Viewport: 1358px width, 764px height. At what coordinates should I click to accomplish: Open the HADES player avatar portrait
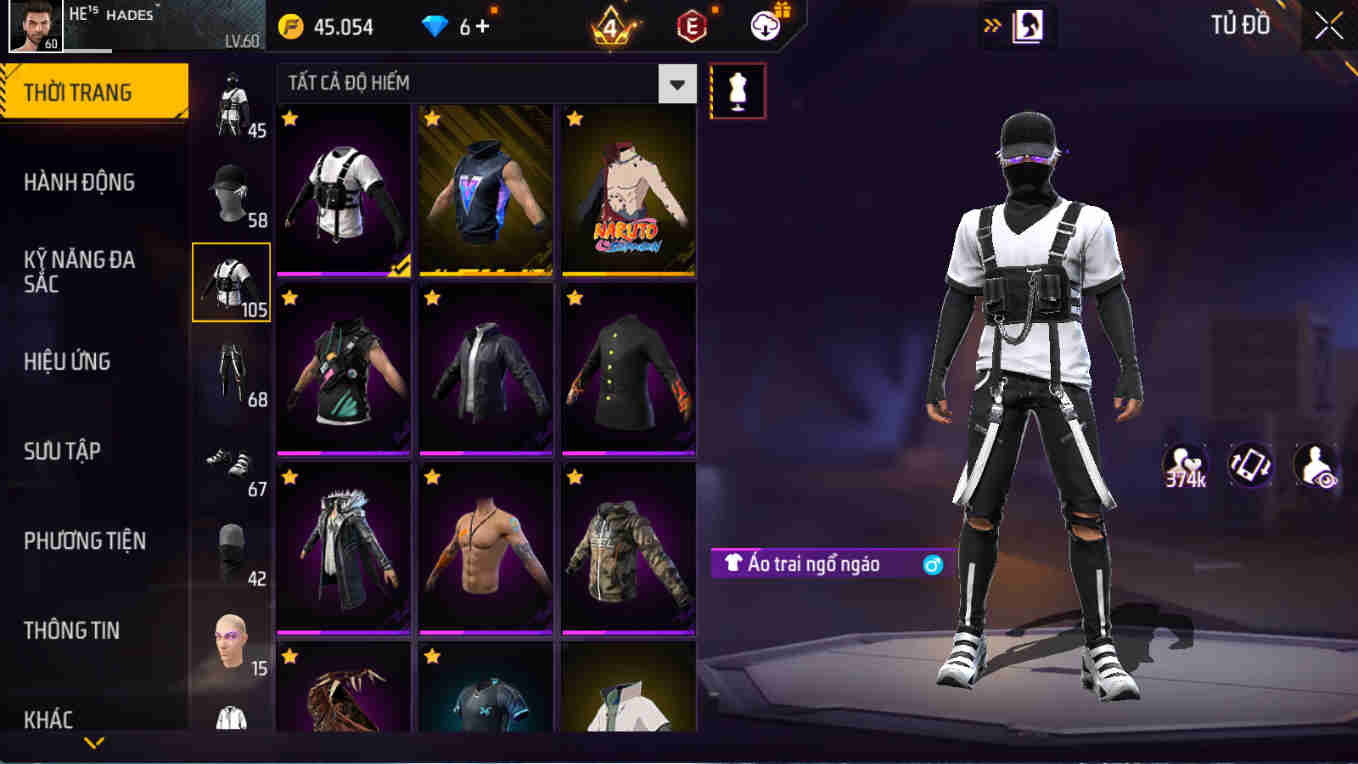[37, 27]
